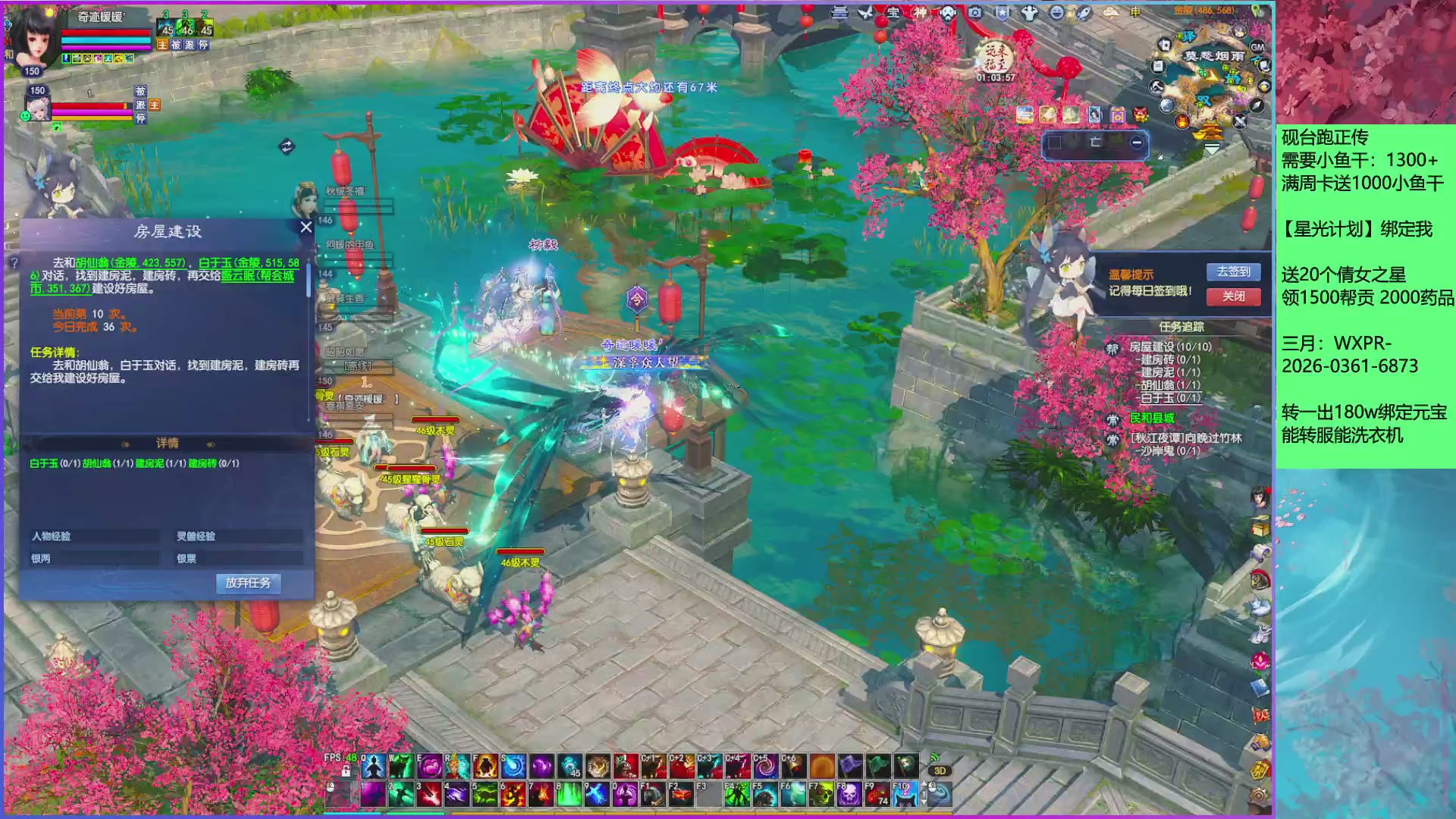Click the 详情 section header in the quest window

point(168,442)
